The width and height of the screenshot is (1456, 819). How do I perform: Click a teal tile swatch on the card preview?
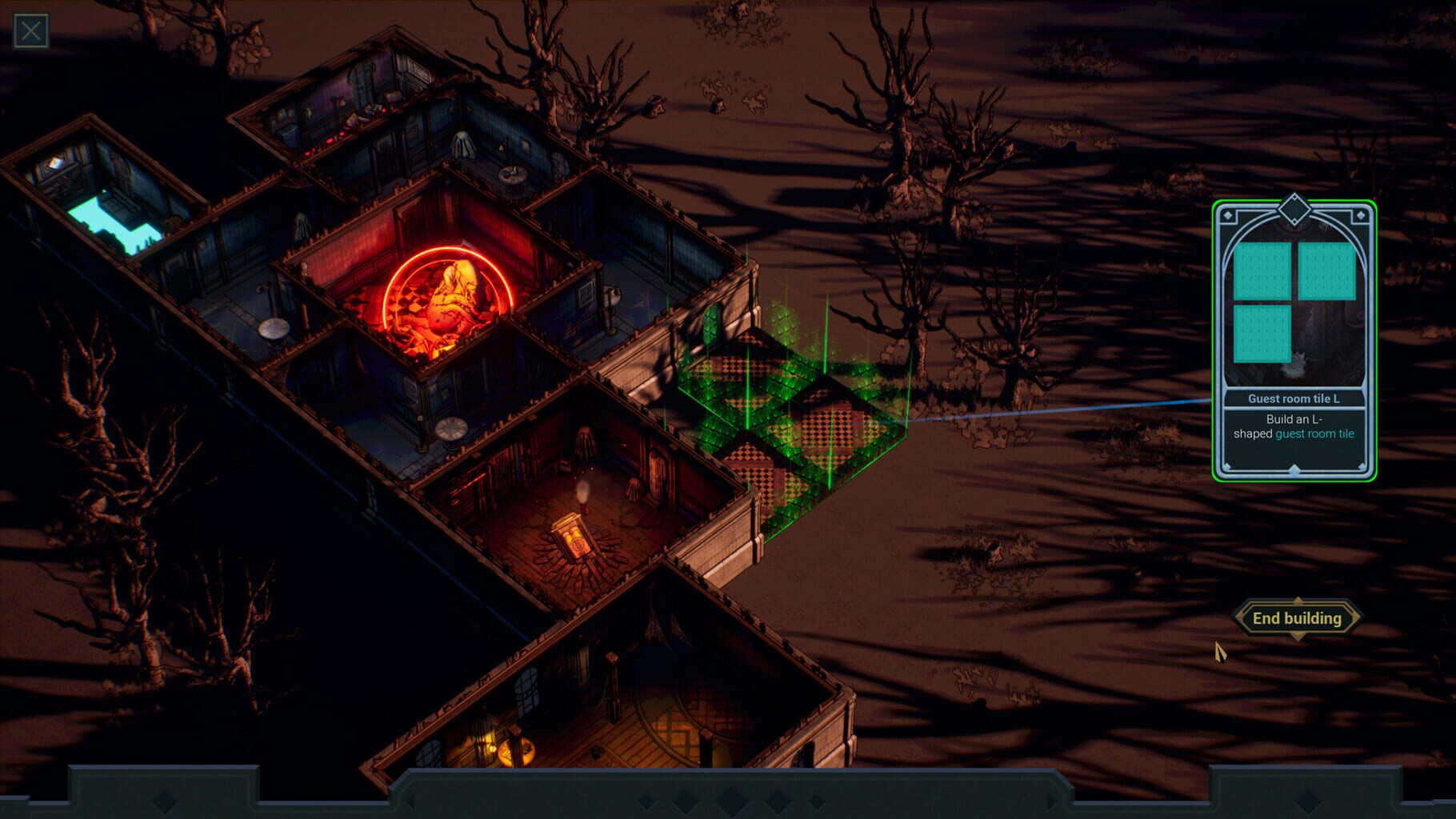(x=1265, y=271)
